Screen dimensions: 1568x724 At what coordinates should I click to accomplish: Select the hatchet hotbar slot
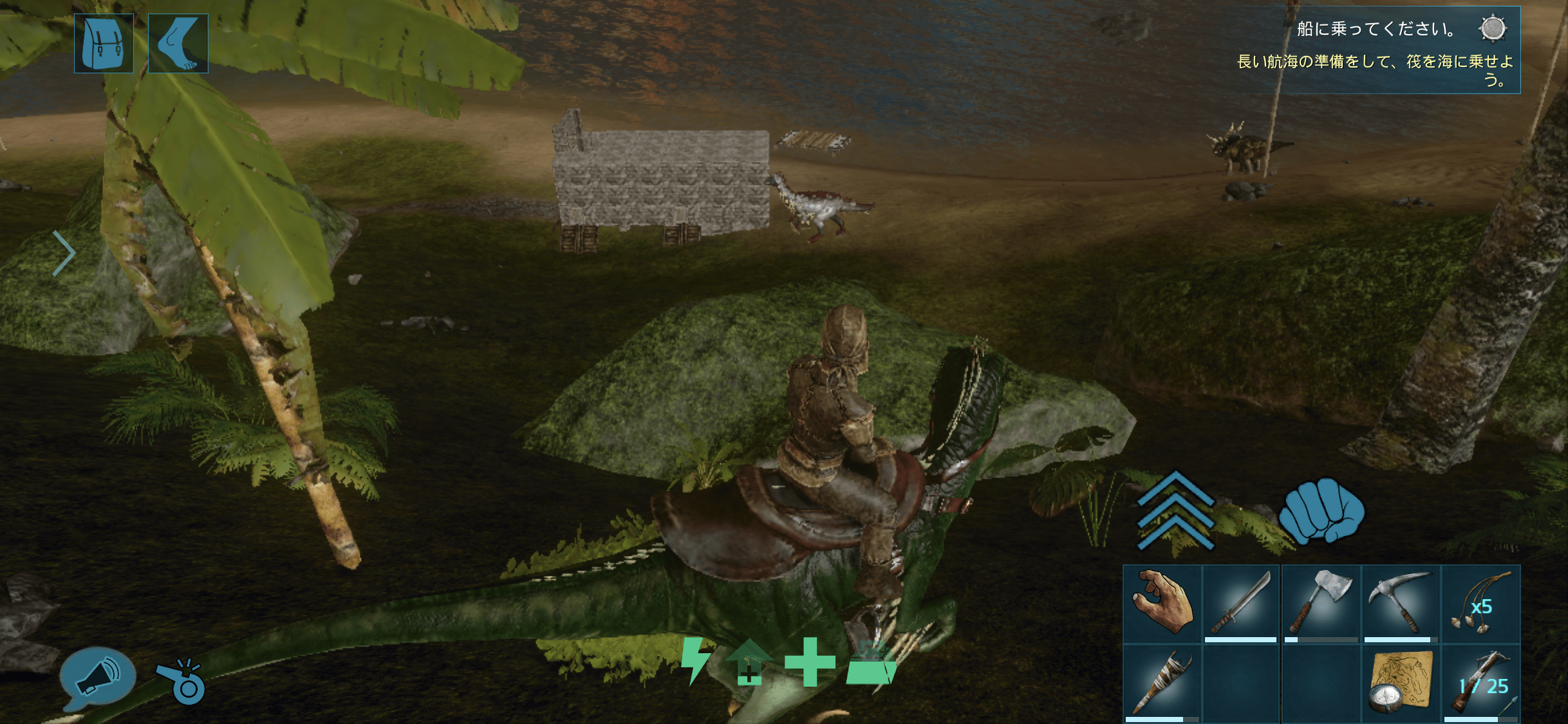pos(1321,604)
